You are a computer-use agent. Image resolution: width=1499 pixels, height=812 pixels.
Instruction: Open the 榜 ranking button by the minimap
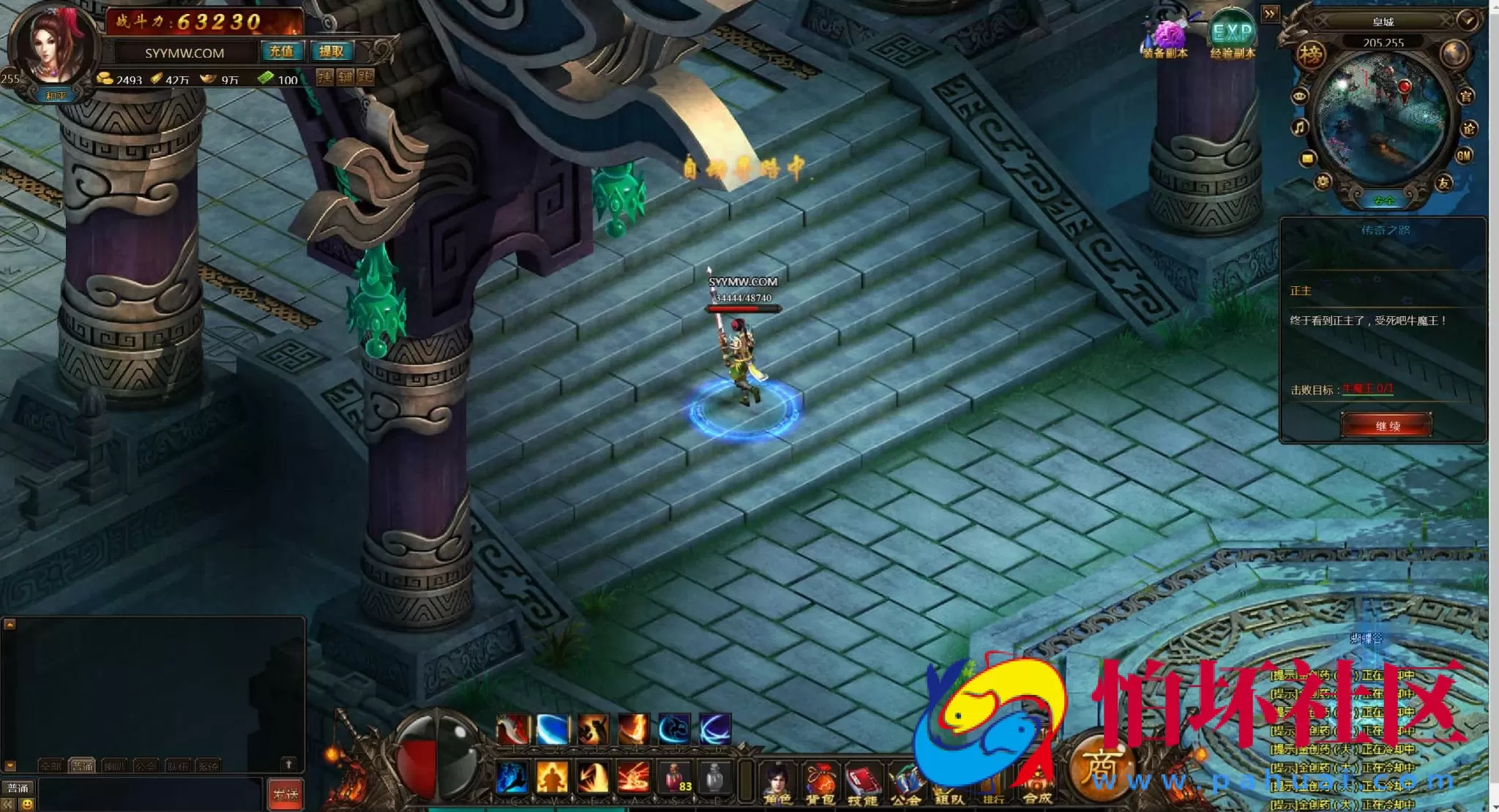1311,55
